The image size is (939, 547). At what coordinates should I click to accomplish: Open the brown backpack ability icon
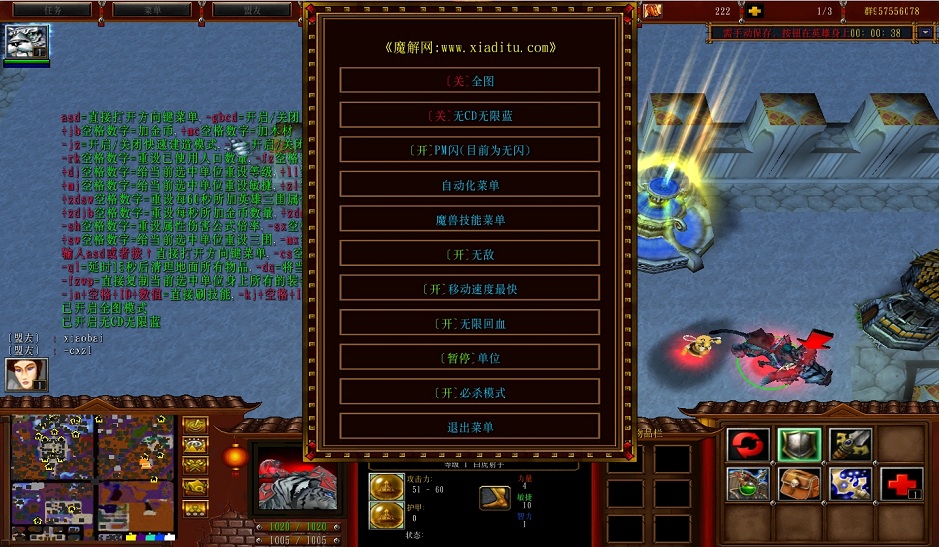pyautogui.click(x=799, y=485)
